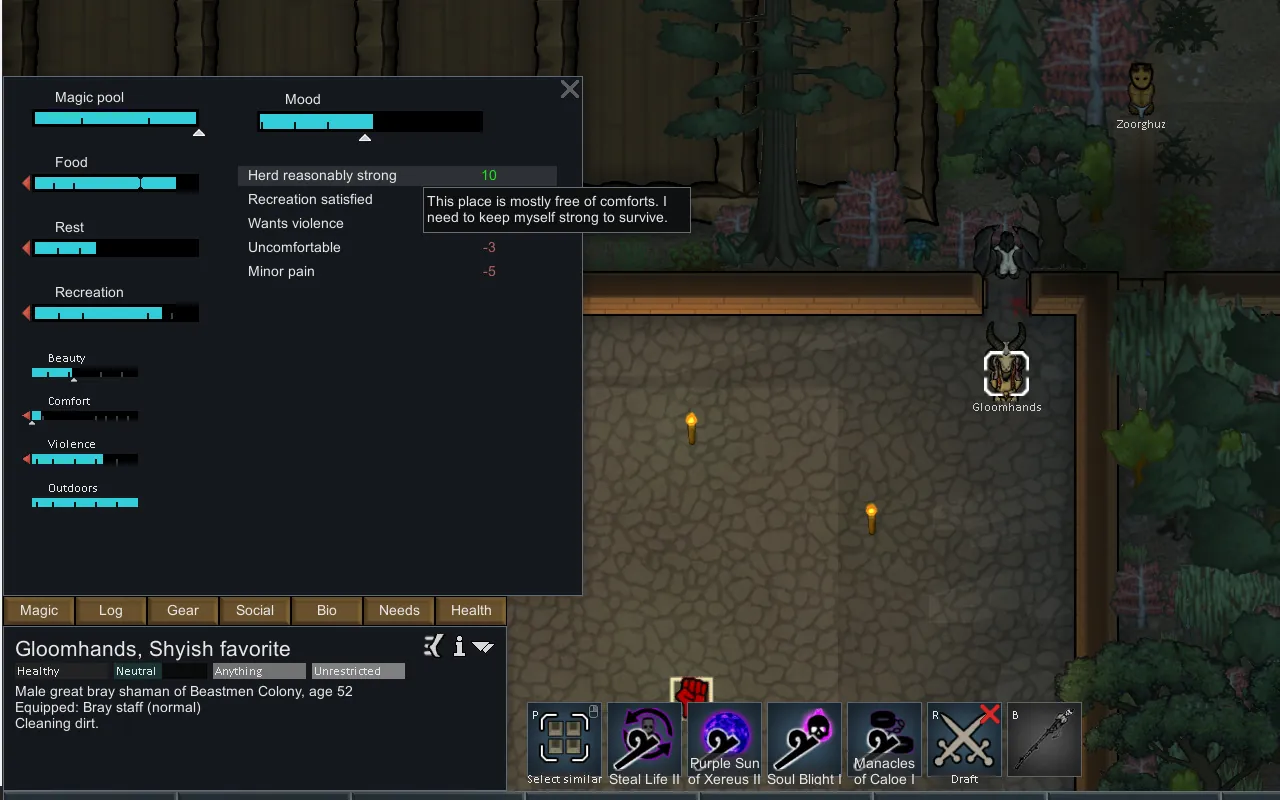Switch to the Magic tab

[39, 610]
